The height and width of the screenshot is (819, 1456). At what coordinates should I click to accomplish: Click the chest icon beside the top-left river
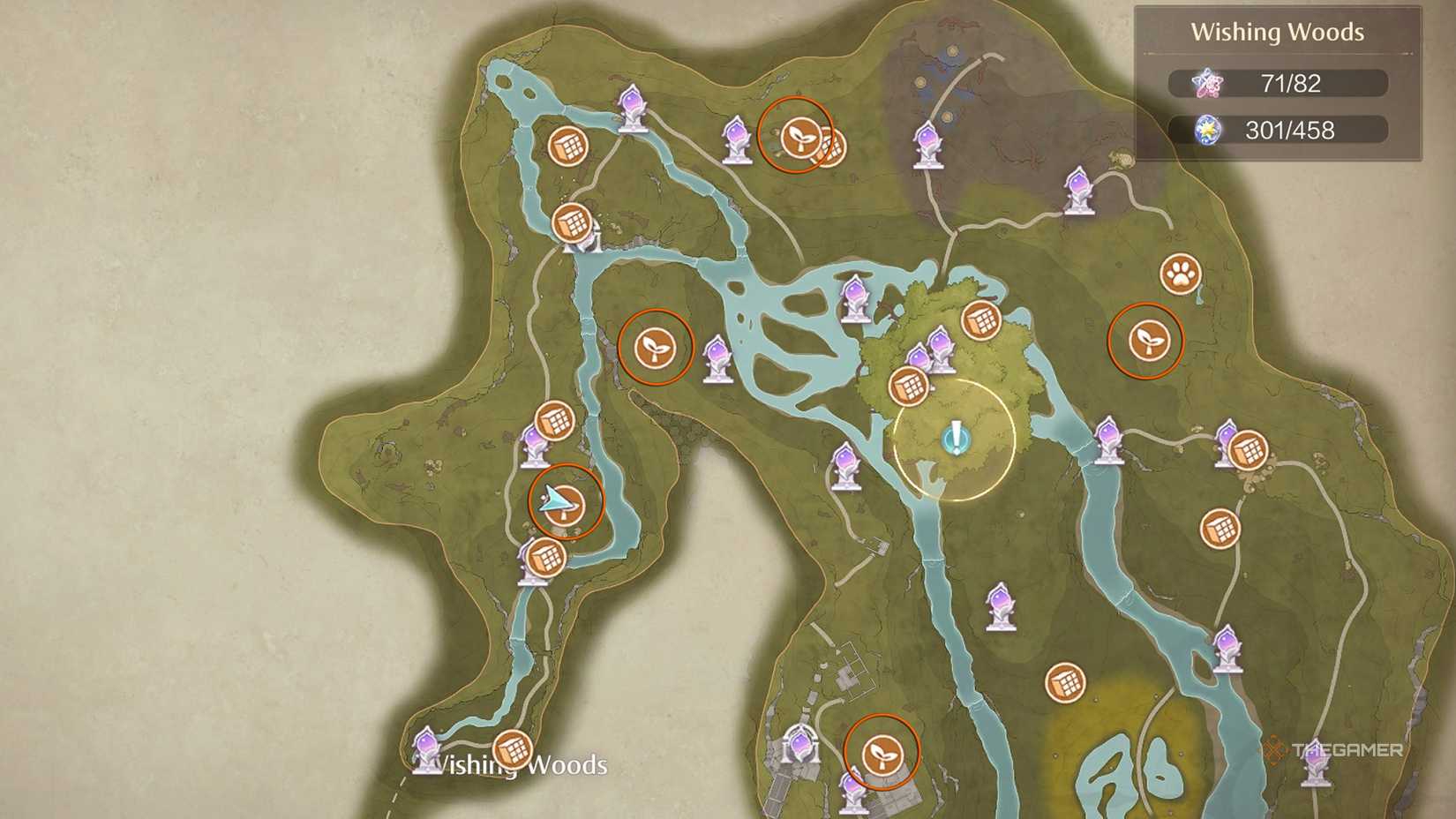pyautogui.click(x=569, y=146)
